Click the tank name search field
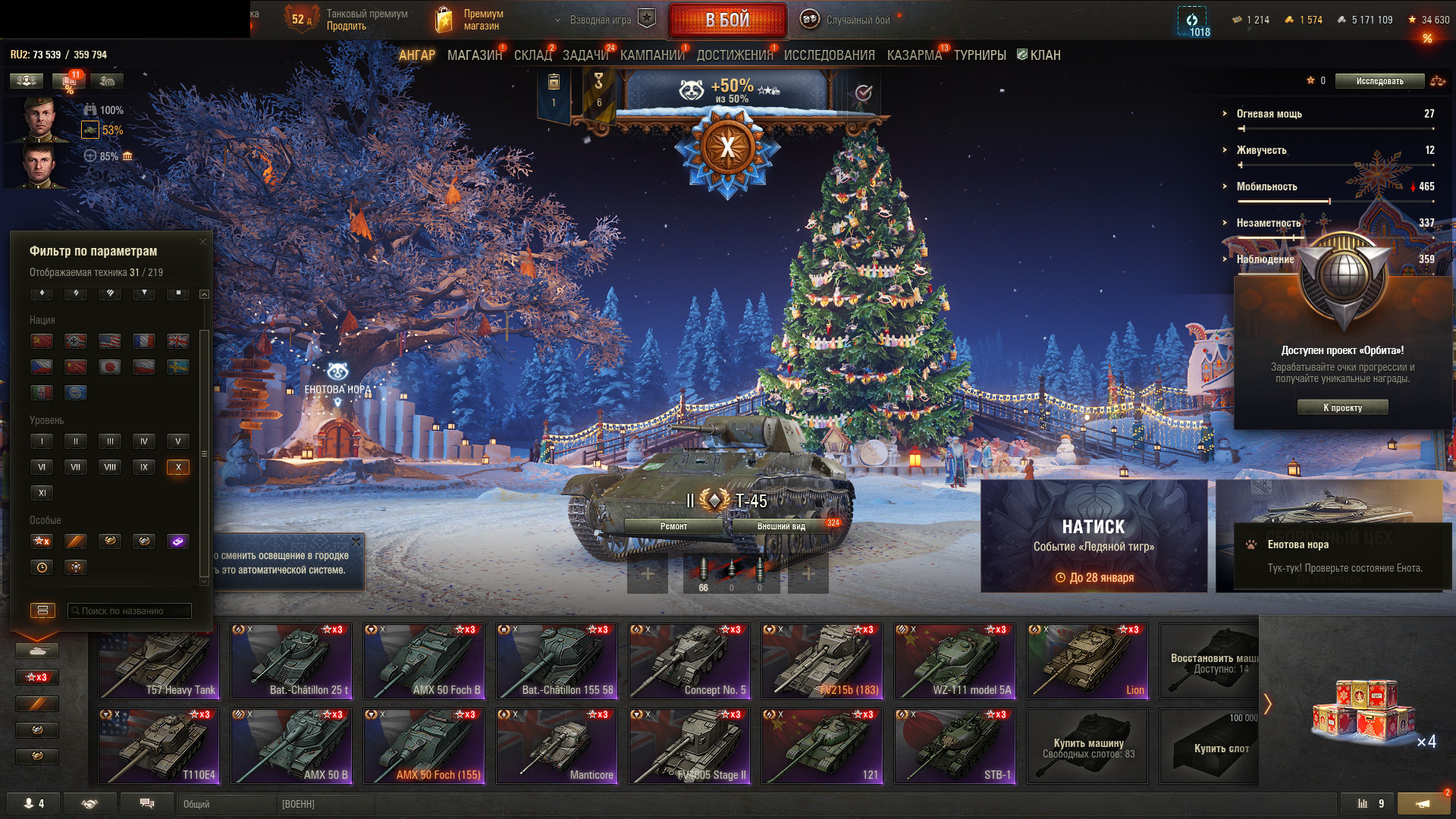Viewport: 1456px width, 819px height. click(130, 610)
